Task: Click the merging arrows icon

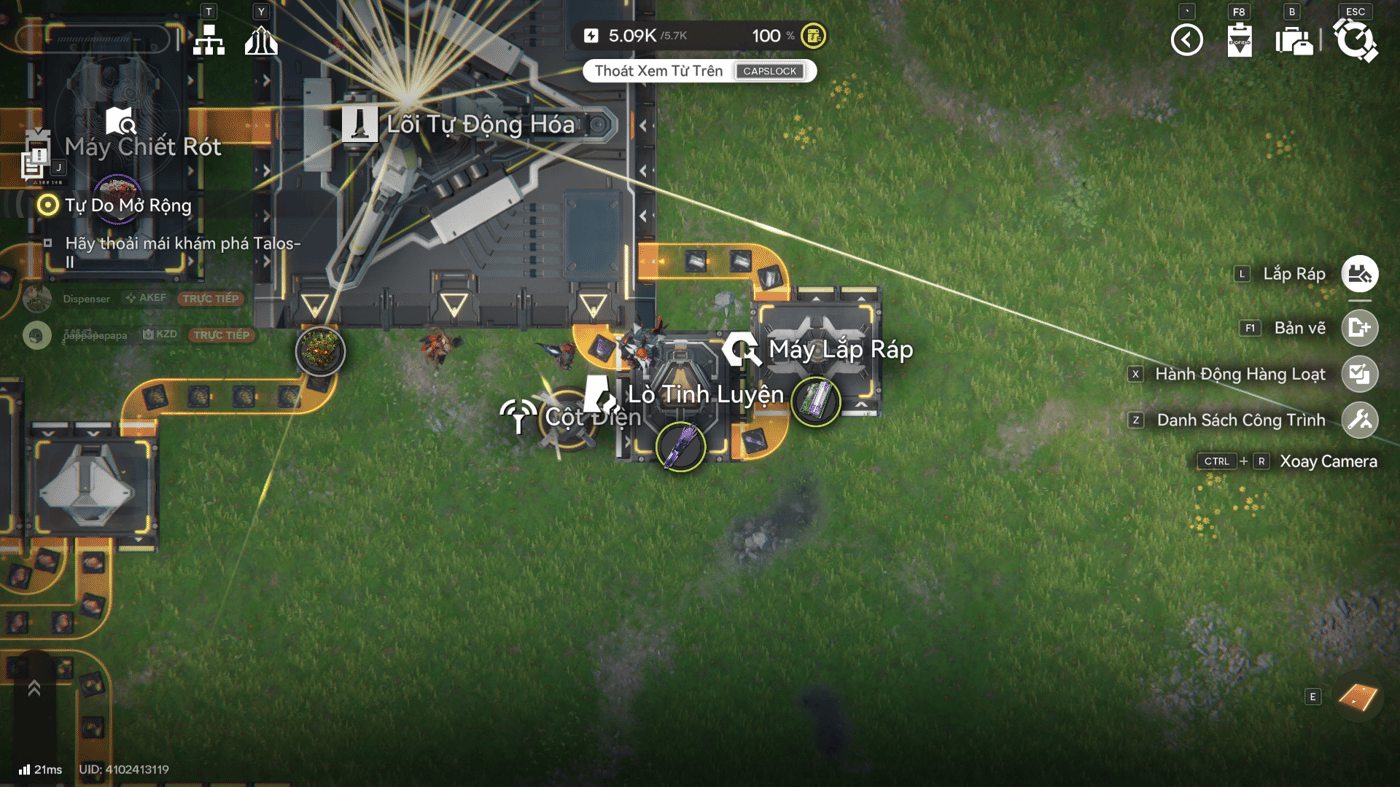Action: (x=261, y=41)
